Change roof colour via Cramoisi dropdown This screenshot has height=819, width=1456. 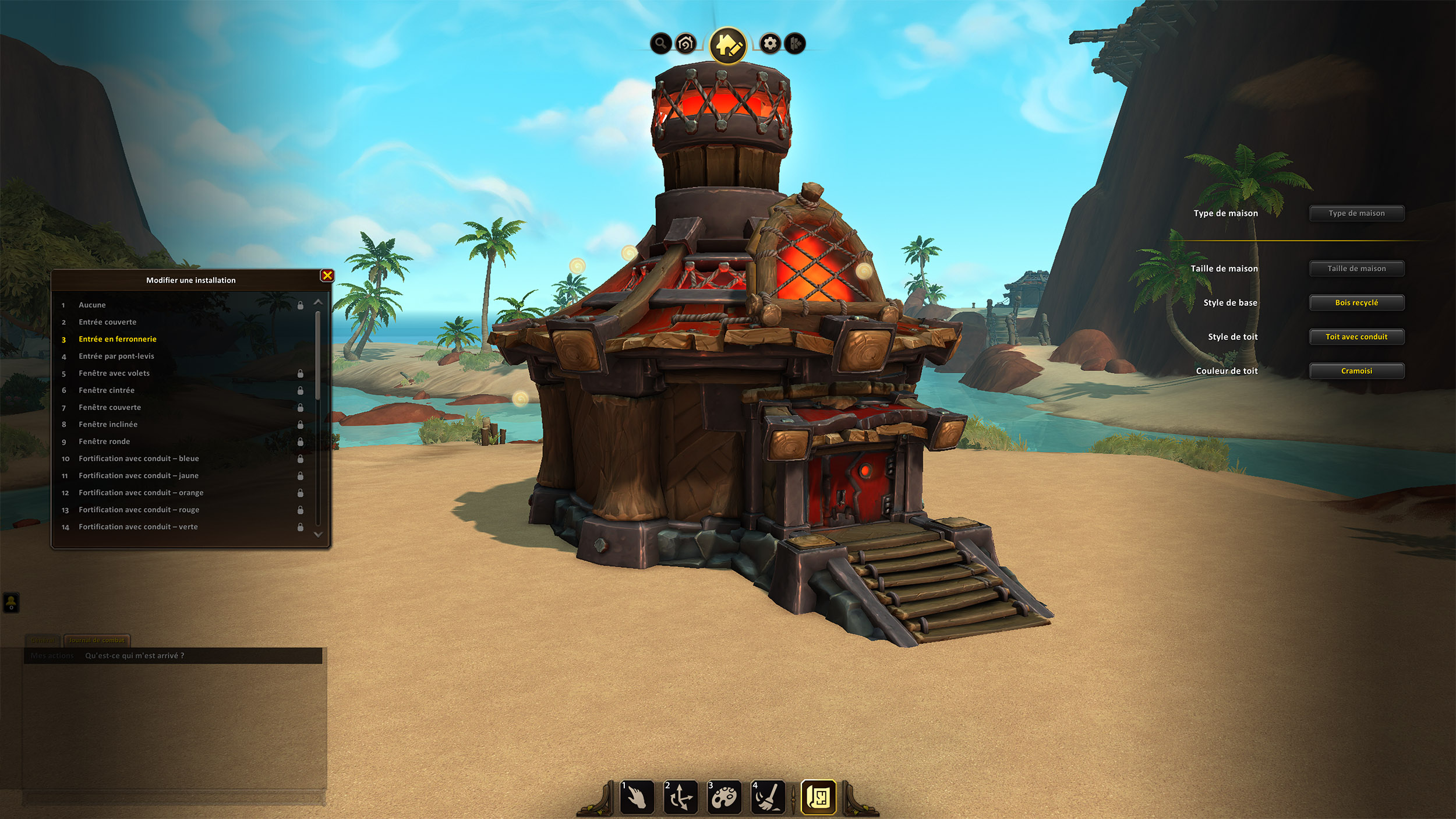point(1356,371)
